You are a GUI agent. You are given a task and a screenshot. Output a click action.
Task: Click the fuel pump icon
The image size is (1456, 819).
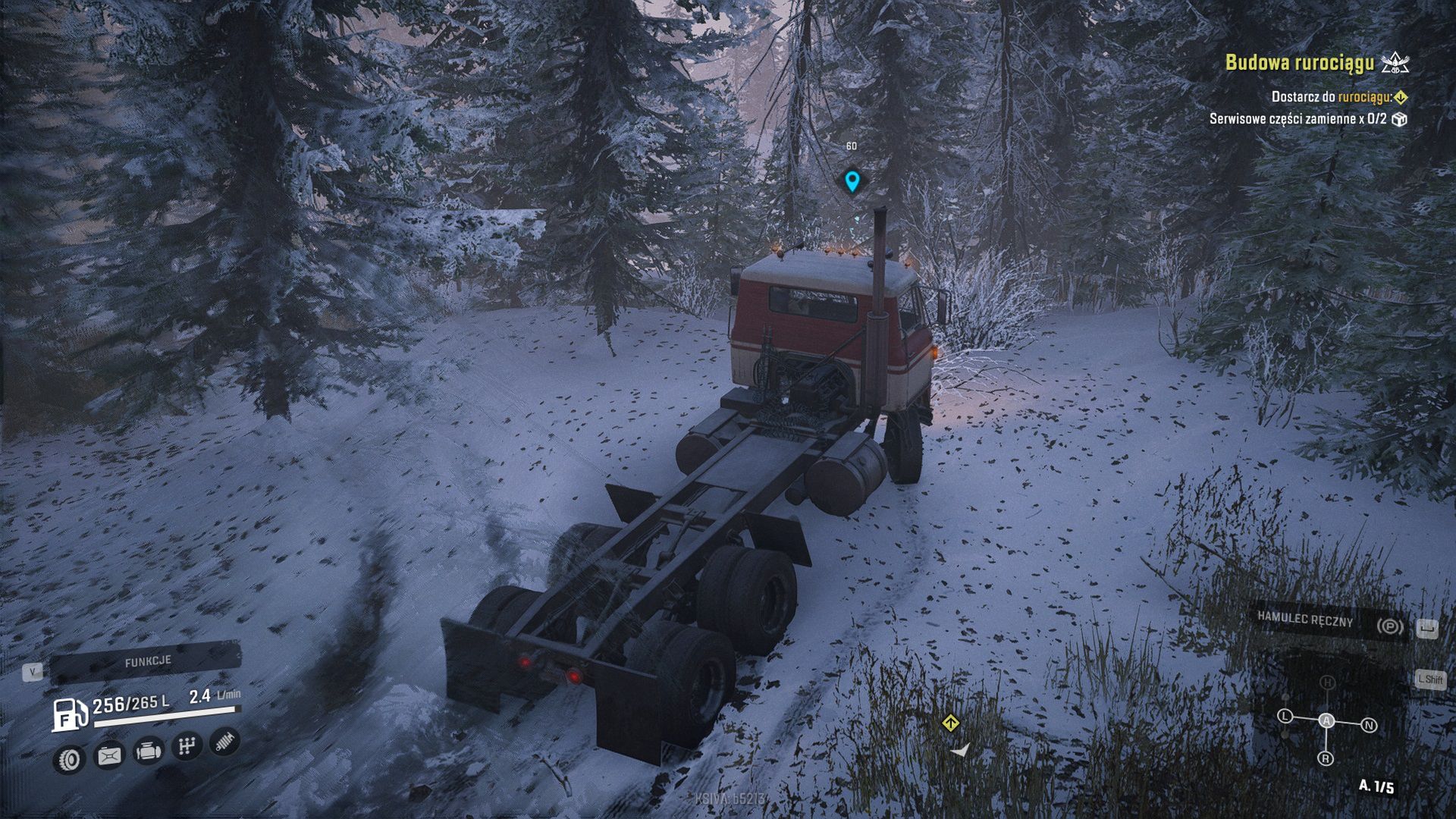(69, 714)
